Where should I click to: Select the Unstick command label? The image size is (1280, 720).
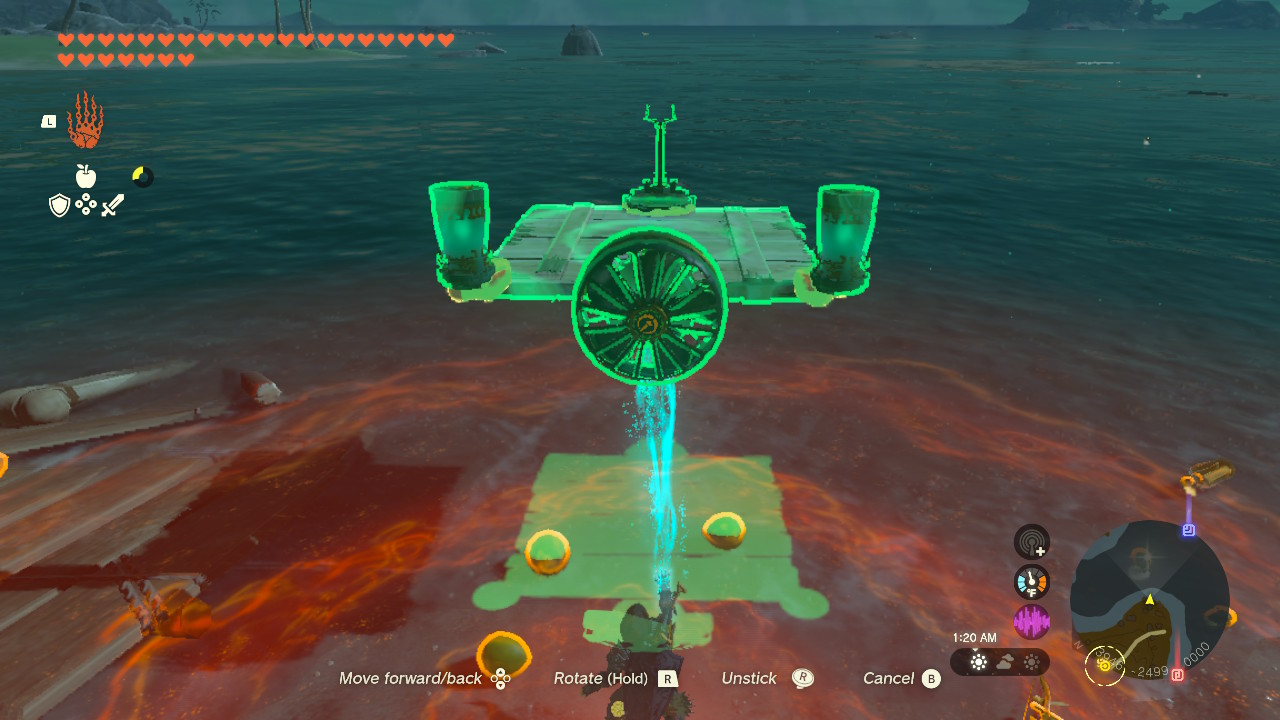(749, 678)
